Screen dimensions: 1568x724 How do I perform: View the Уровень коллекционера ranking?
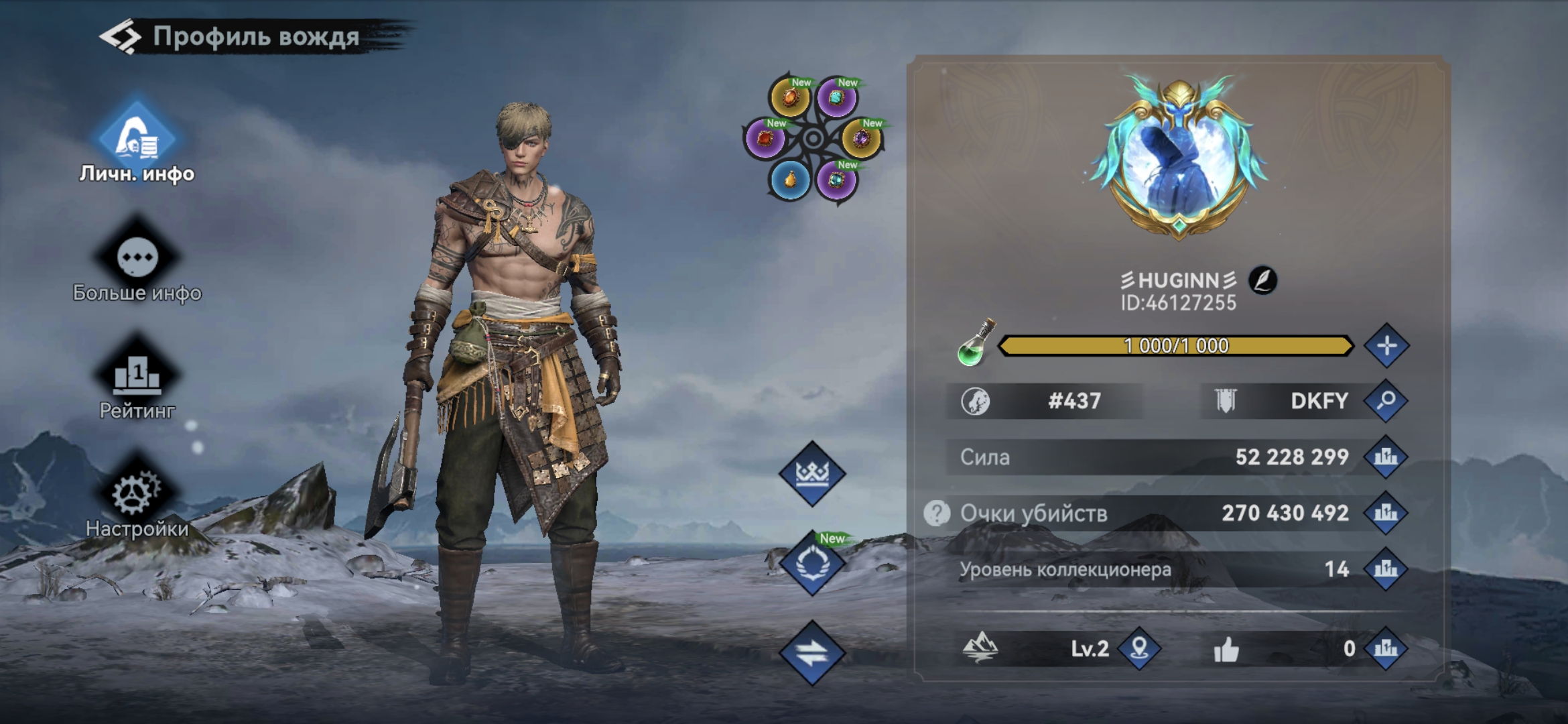pos(1386,569)
